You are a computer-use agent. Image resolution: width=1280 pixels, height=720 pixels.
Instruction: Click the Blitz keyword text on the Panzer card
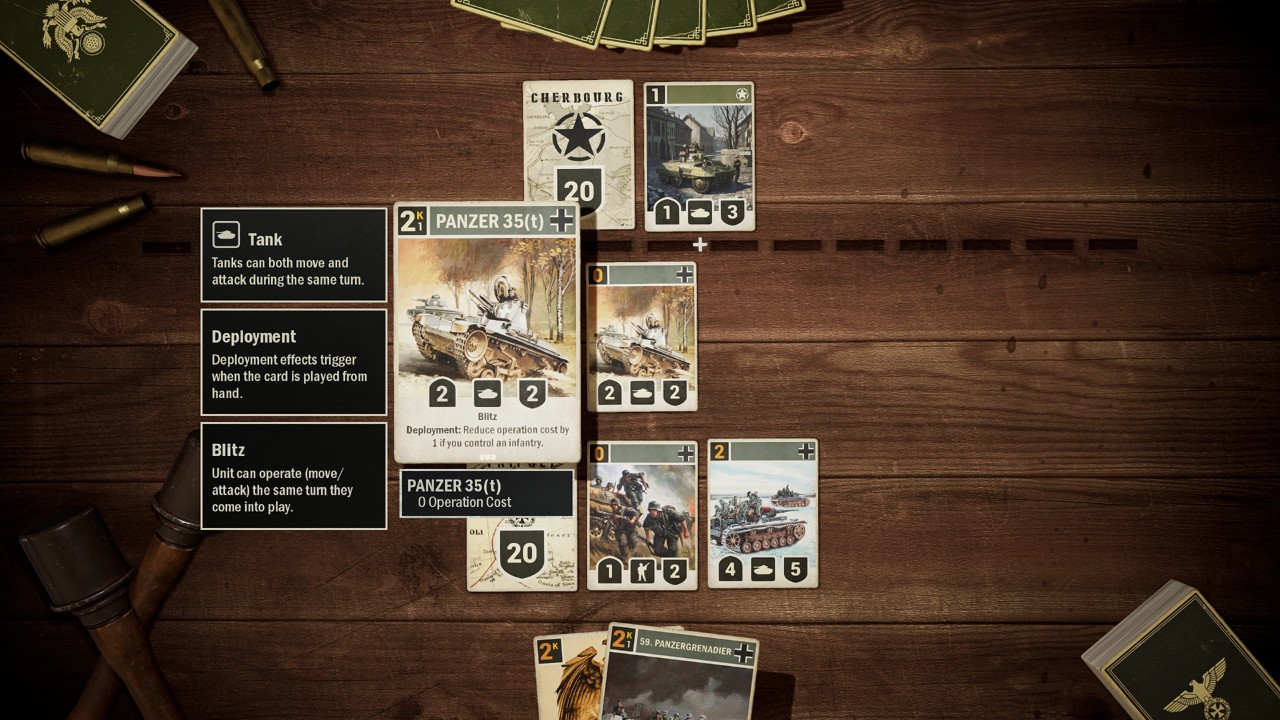486,417
